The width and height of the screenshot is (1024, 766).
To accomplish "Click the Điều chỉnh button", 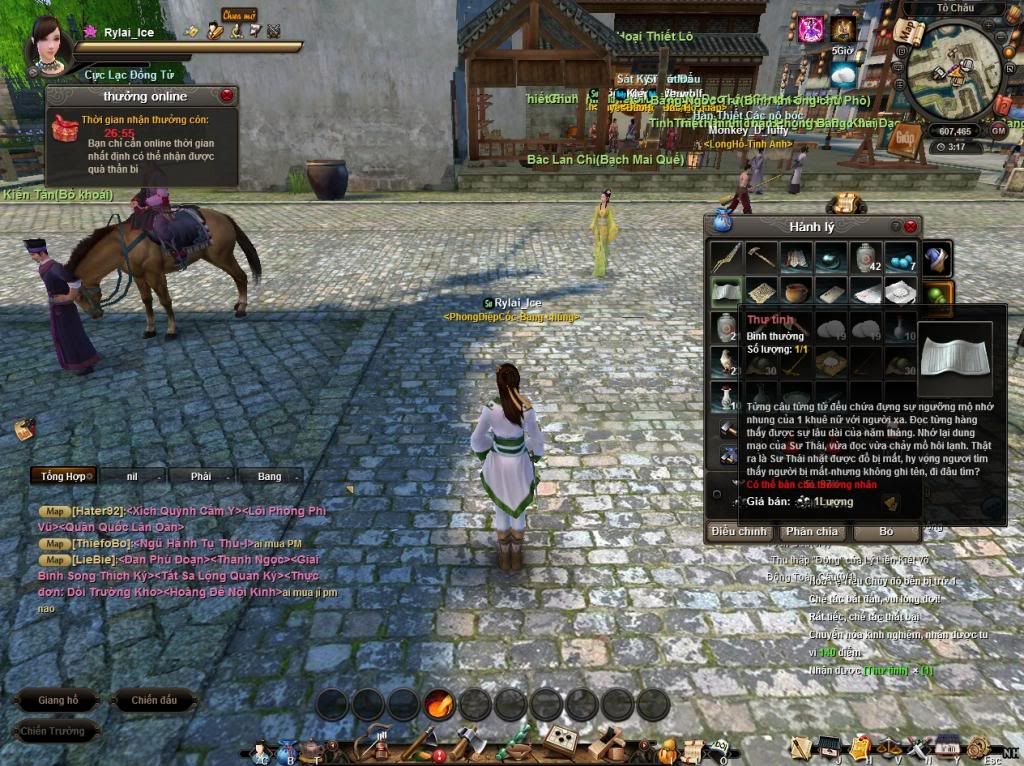I will click(740, 531).
